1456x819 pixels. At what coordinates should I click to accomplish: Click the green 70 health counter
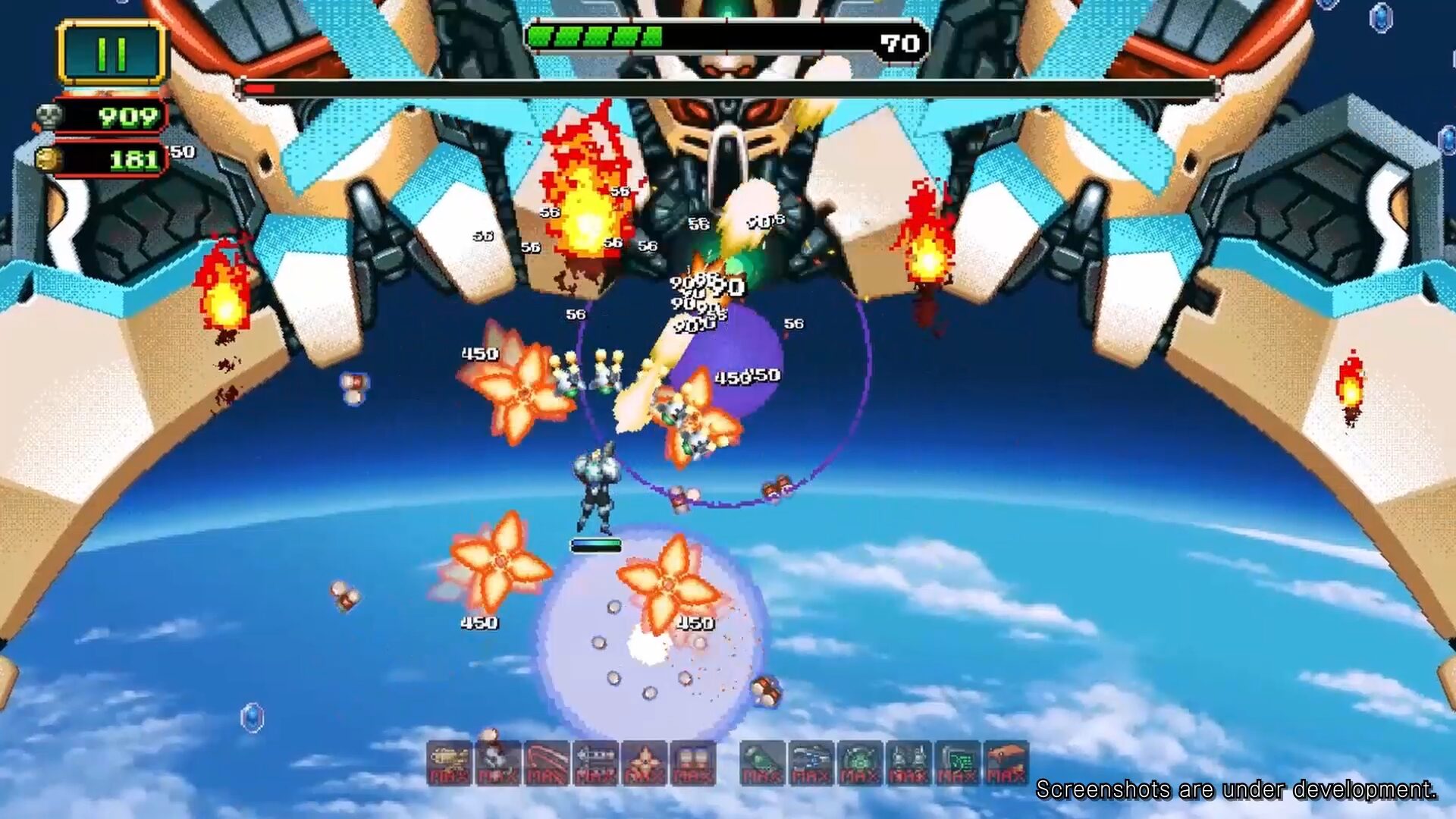click(895, 43)
